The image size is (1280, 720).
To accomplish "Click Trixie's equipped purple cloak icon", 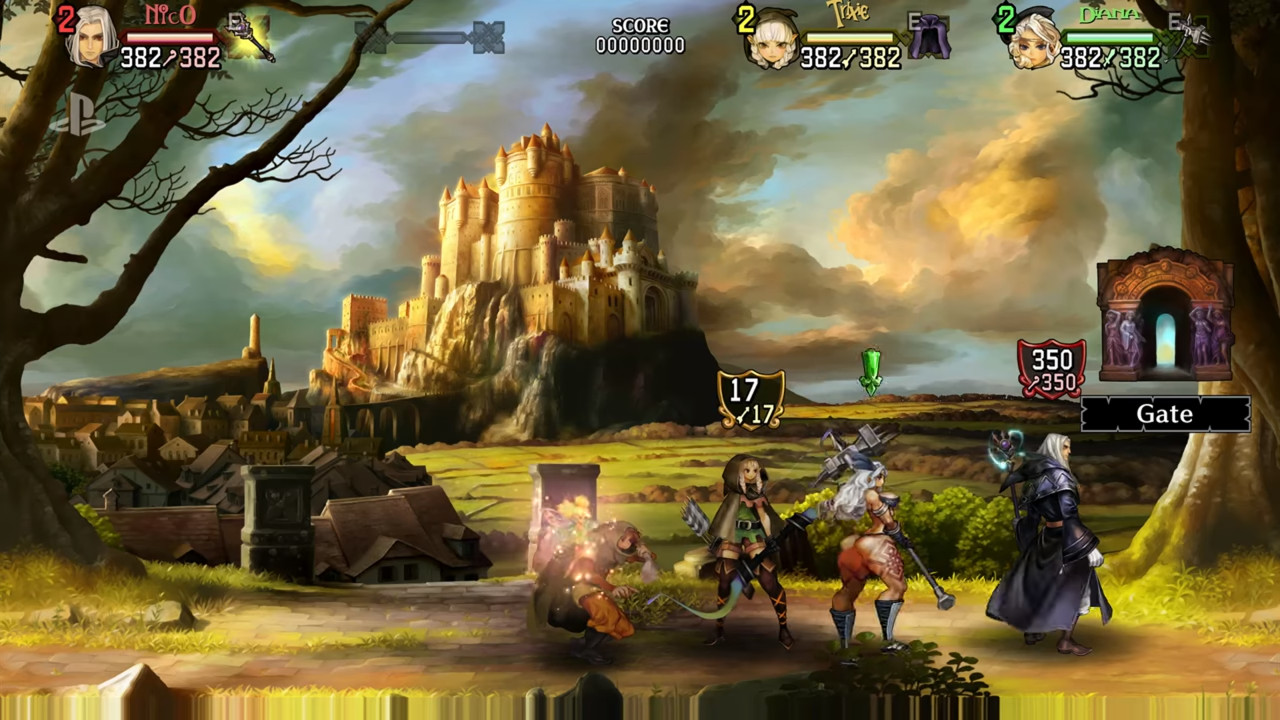I will click(x=932, y=38).
